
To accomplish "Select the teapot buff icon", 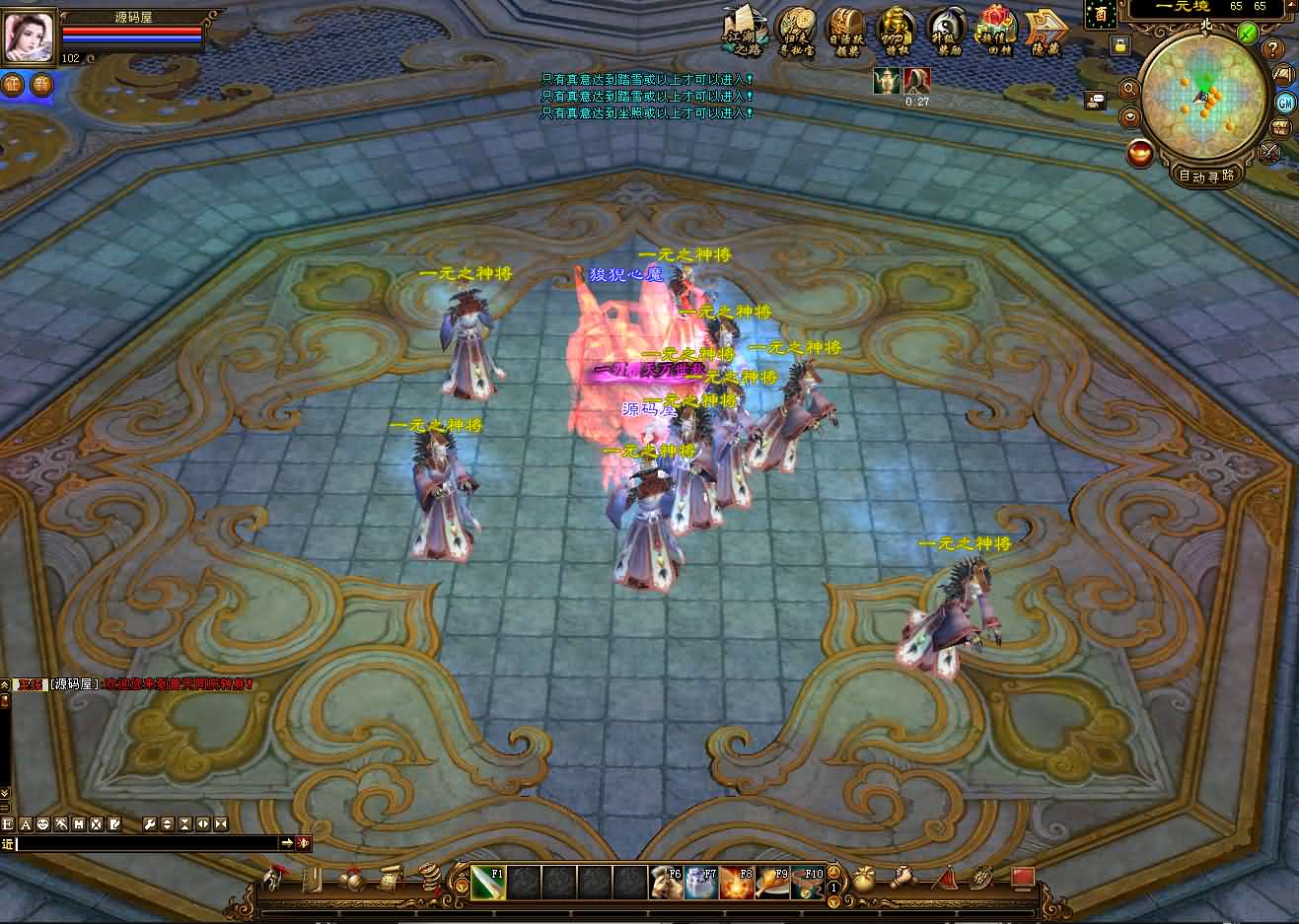I will pyautogui.click(x=887, y=81).
